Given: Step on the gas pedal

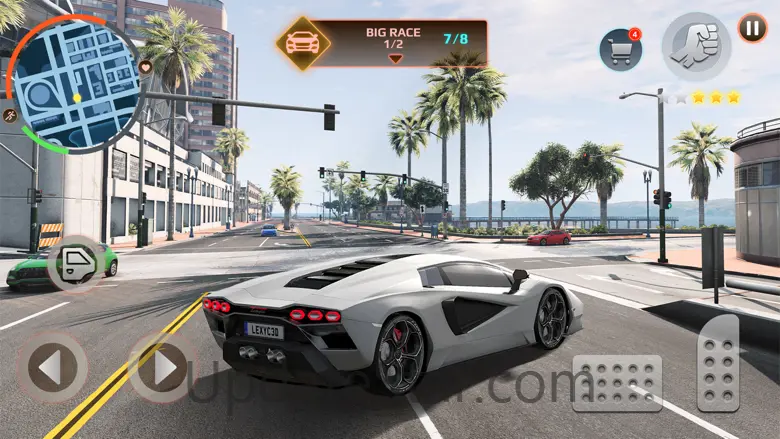Looking at the screenshot, I should click(718, 363).
